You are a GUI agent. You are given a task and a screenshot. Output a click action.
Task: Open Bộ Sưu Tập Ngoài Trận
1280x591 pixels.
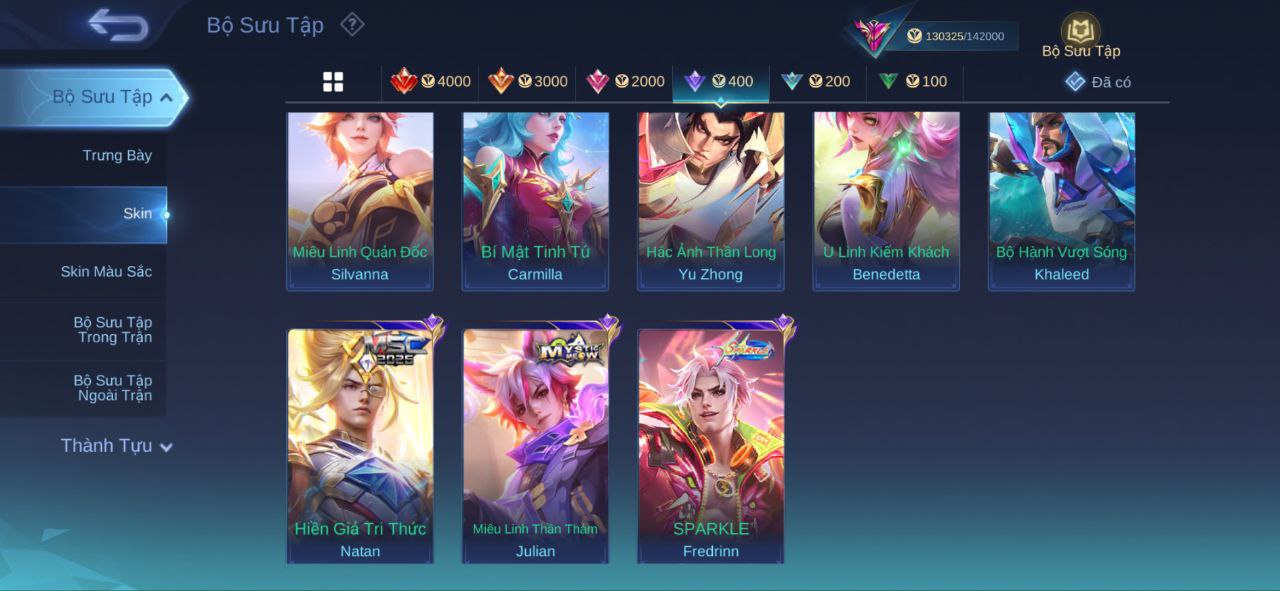(112, 388)
